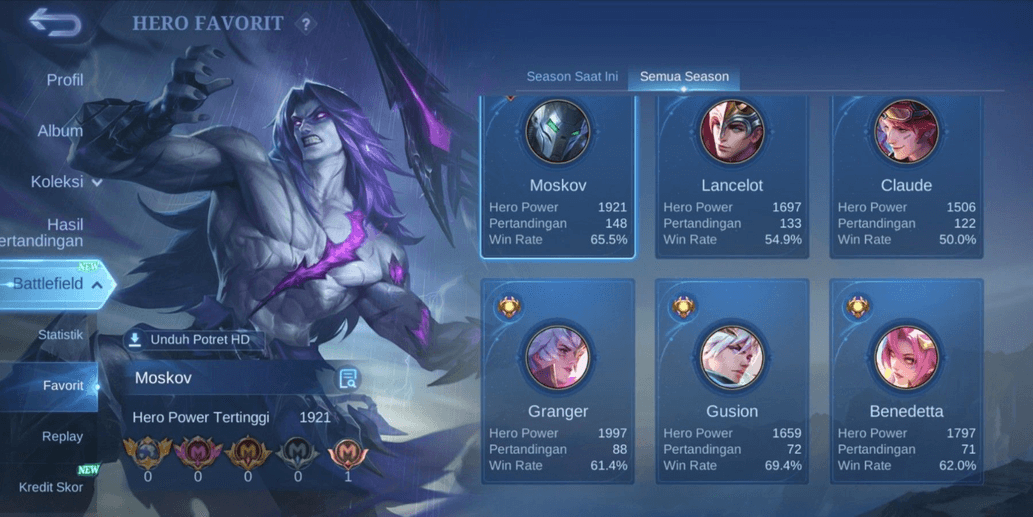This screenshot has height=517, width=1033.
Task: Select the Favorit submenu entry
Action: click(63, 386)
